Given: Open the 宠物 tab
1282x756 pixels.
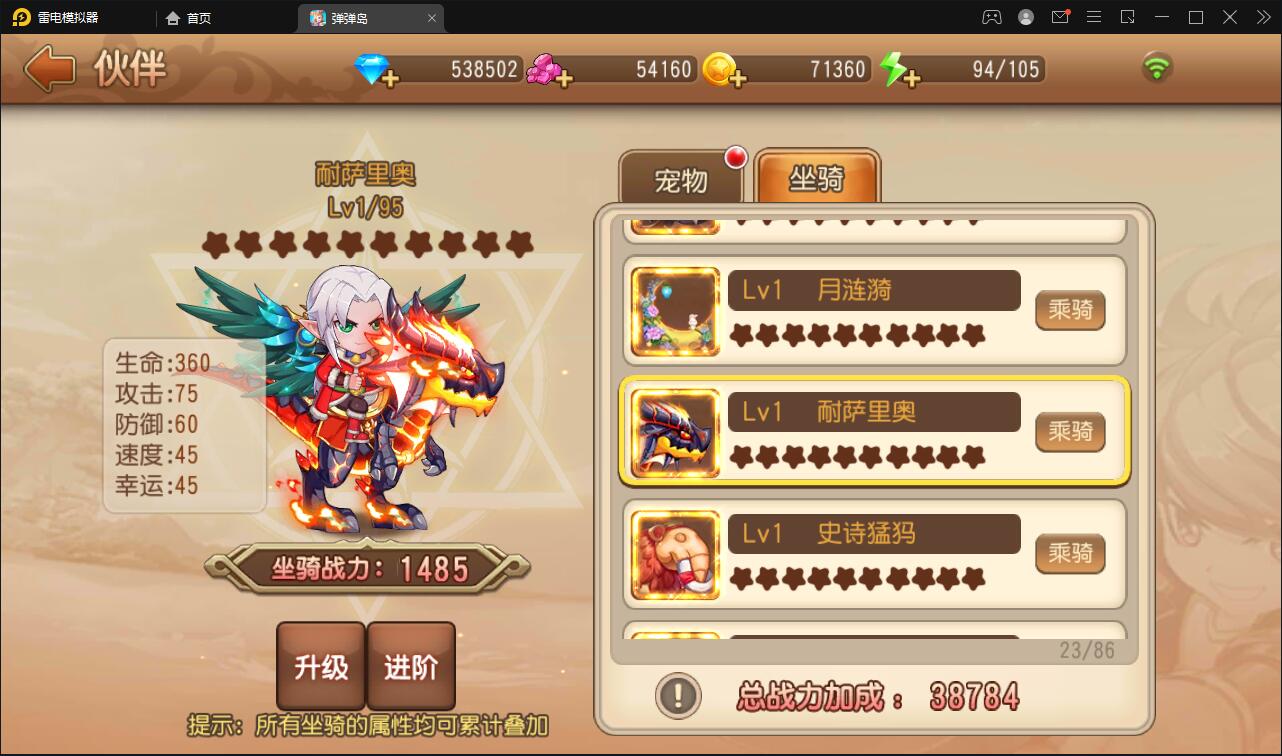Looking at the screenshot, I should (683, 180).
